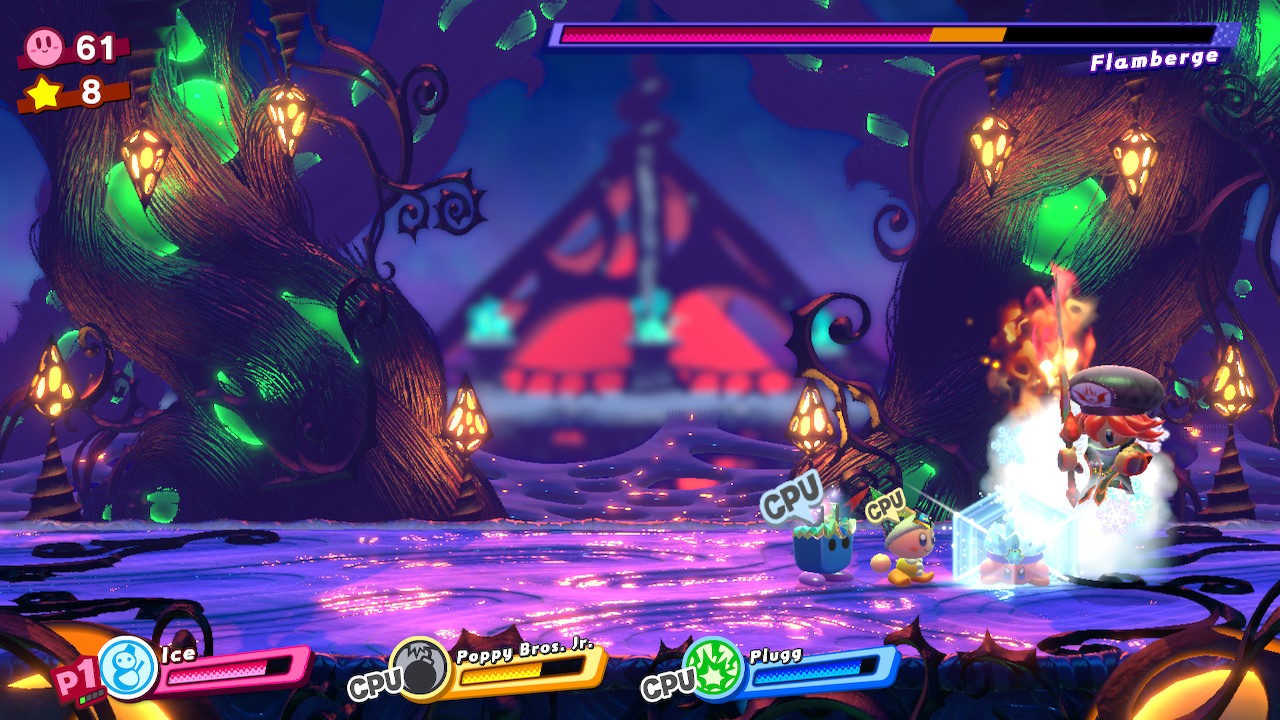Click the Kirby face lives icon
Viewport: 1280px width, 720px height.
click(45, 46)
